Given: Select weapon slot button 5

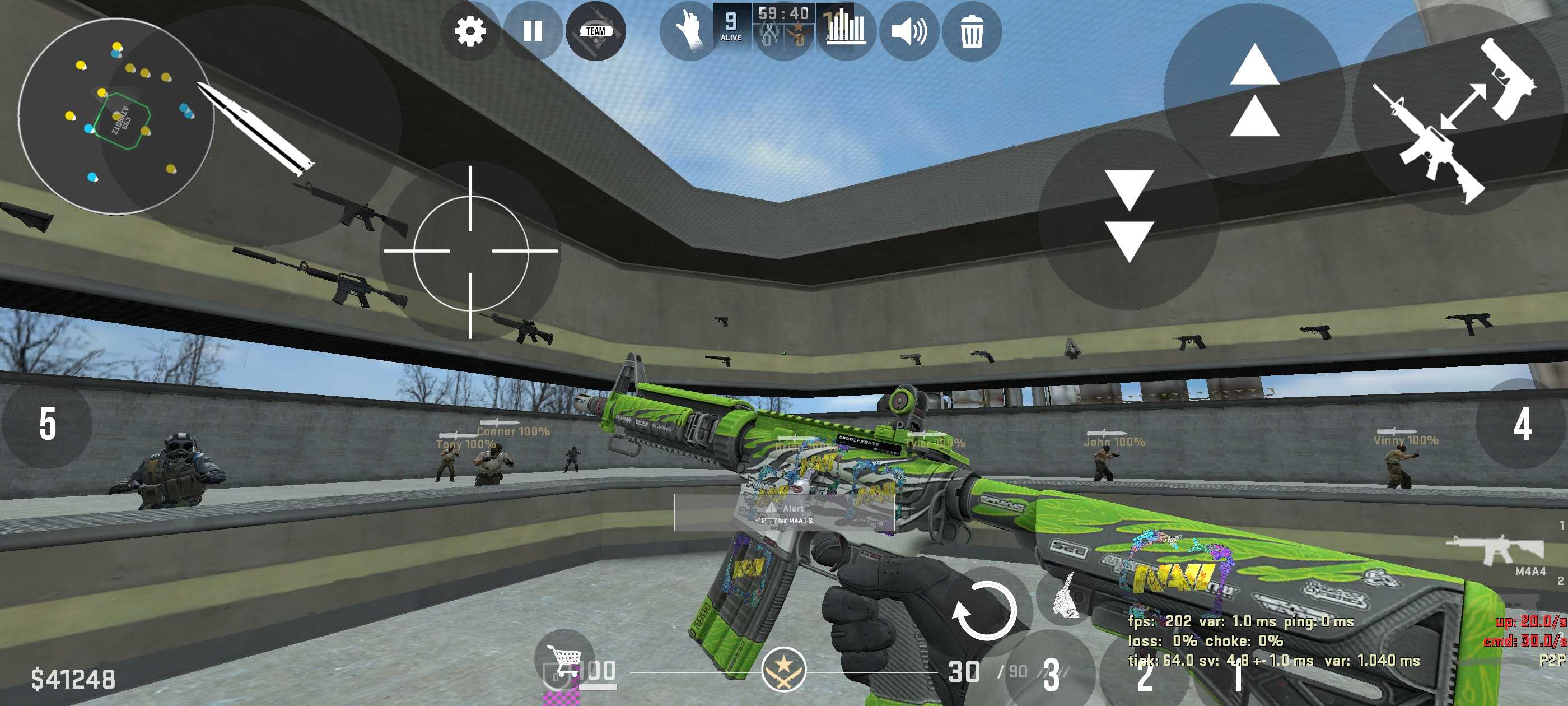Looking at the screenshot, I should tap(48, 424).
